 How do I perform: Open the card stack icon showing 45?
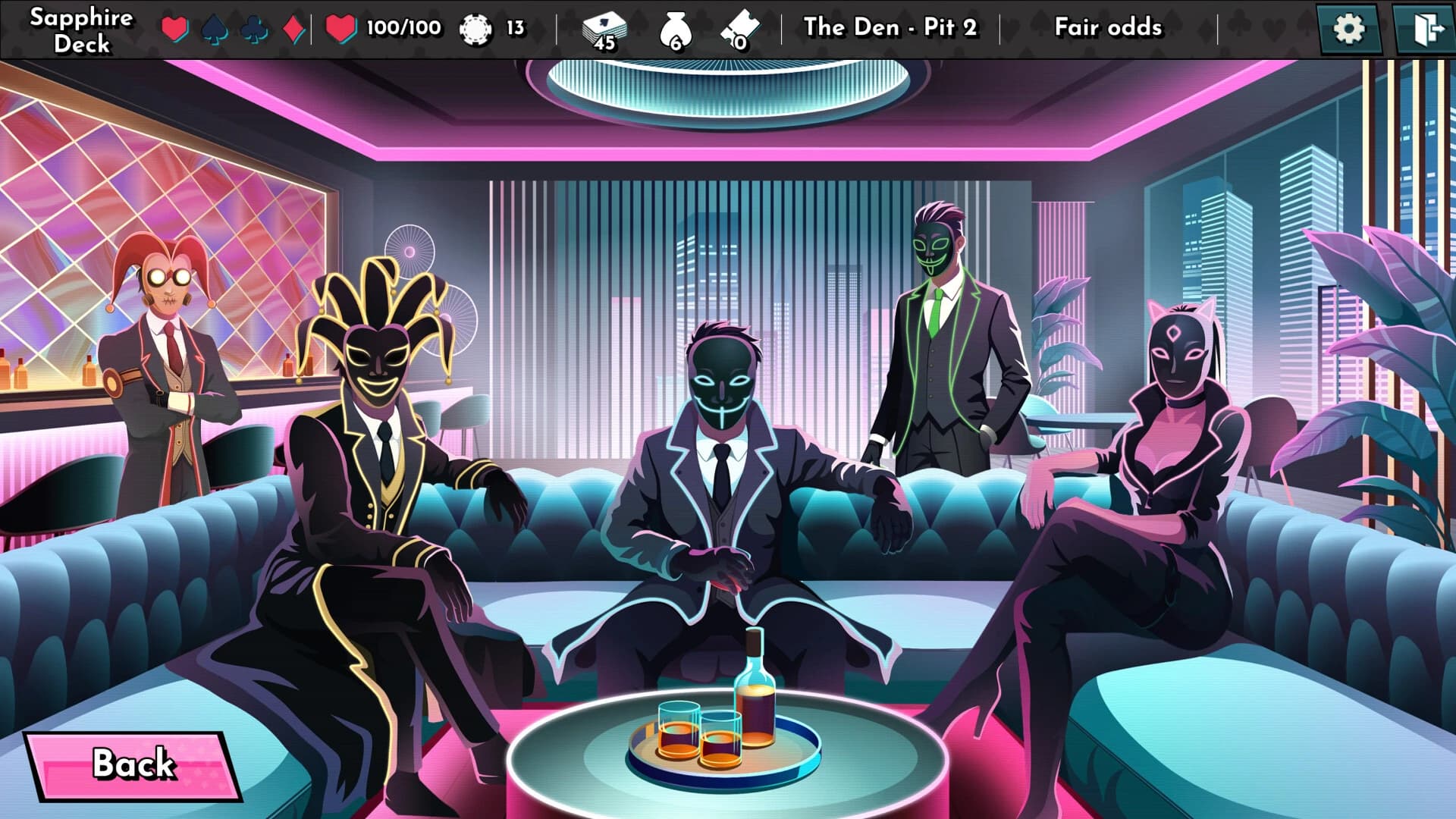click(604, 28)
